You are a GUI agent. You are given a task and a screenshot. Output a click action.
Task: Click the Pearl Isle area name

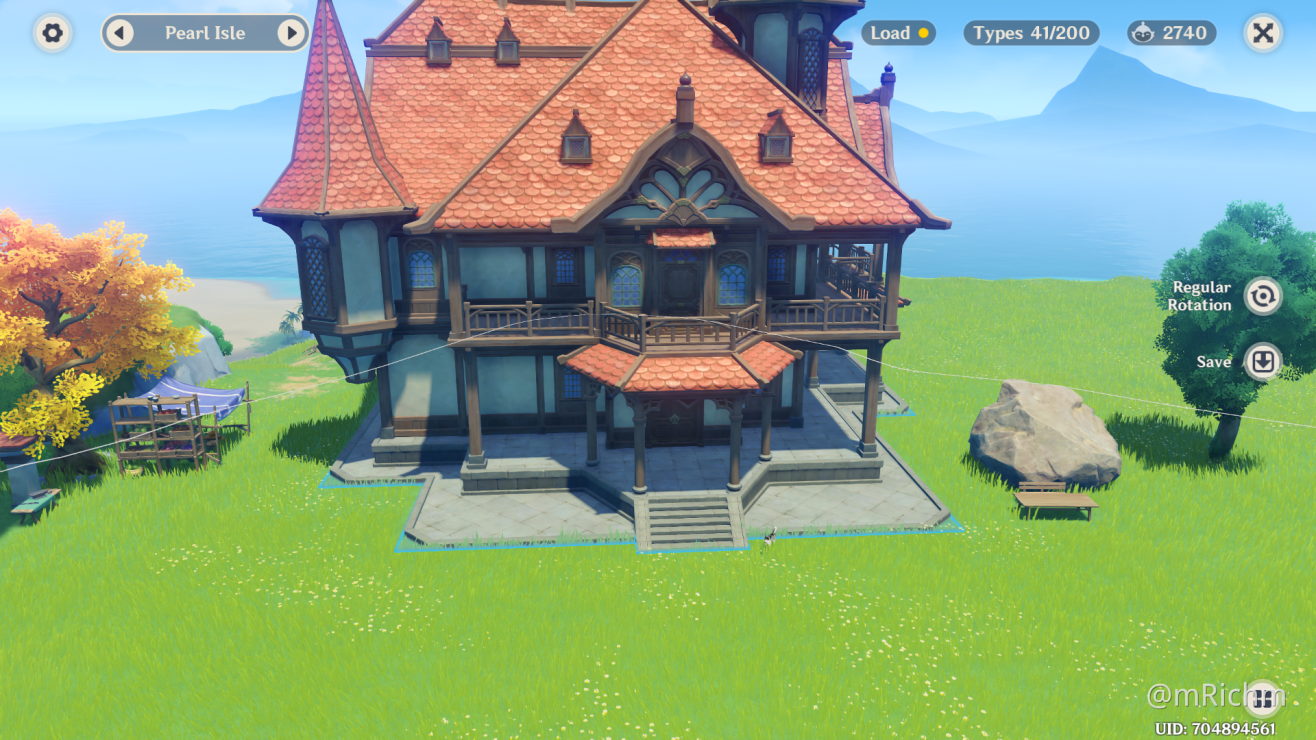click(x=205, y=33)
